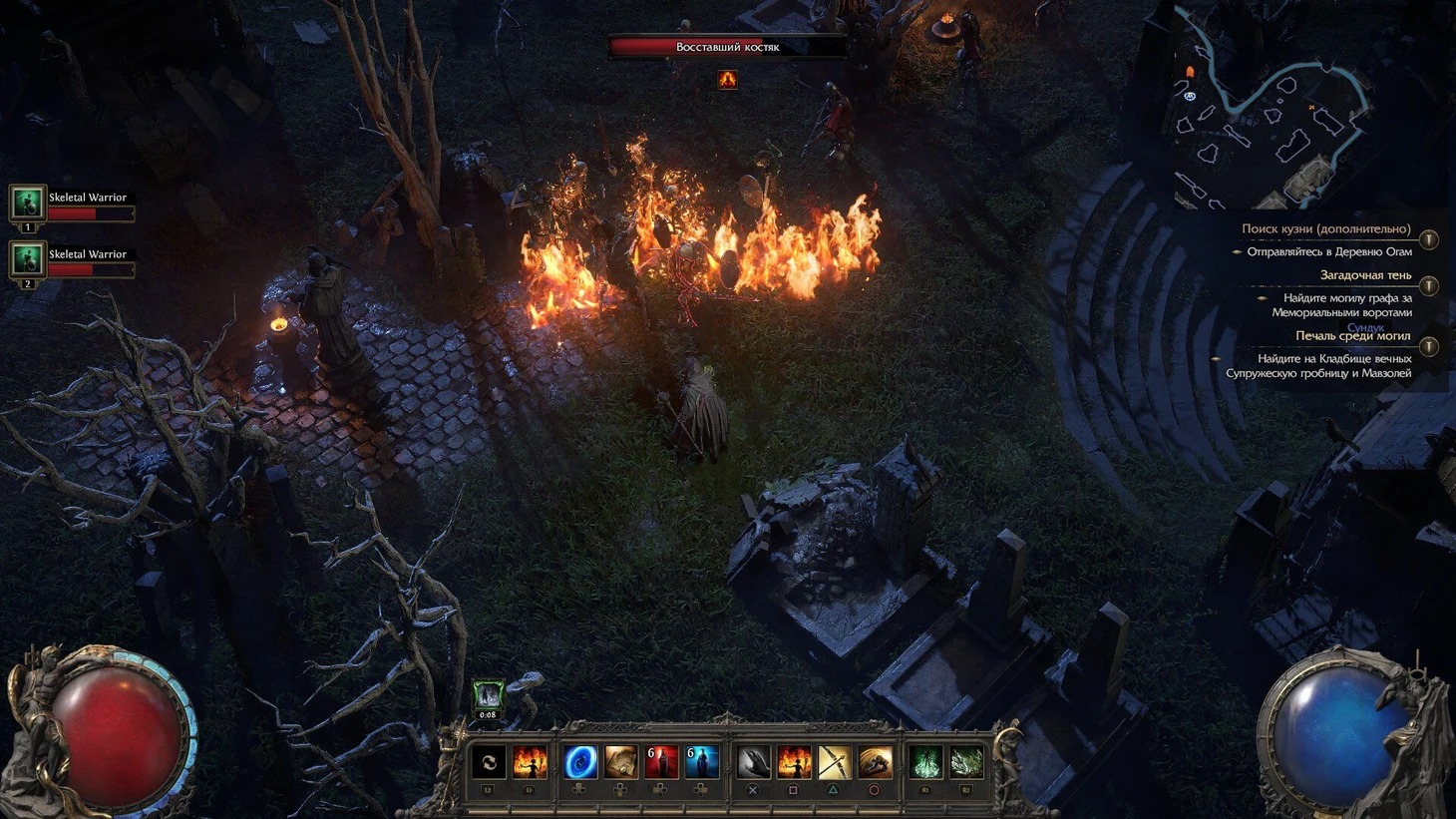Toggle the pin for quest 'Загадочная тень'
This screenshot has width=1456, height=819.
(x=1429, y=286)
